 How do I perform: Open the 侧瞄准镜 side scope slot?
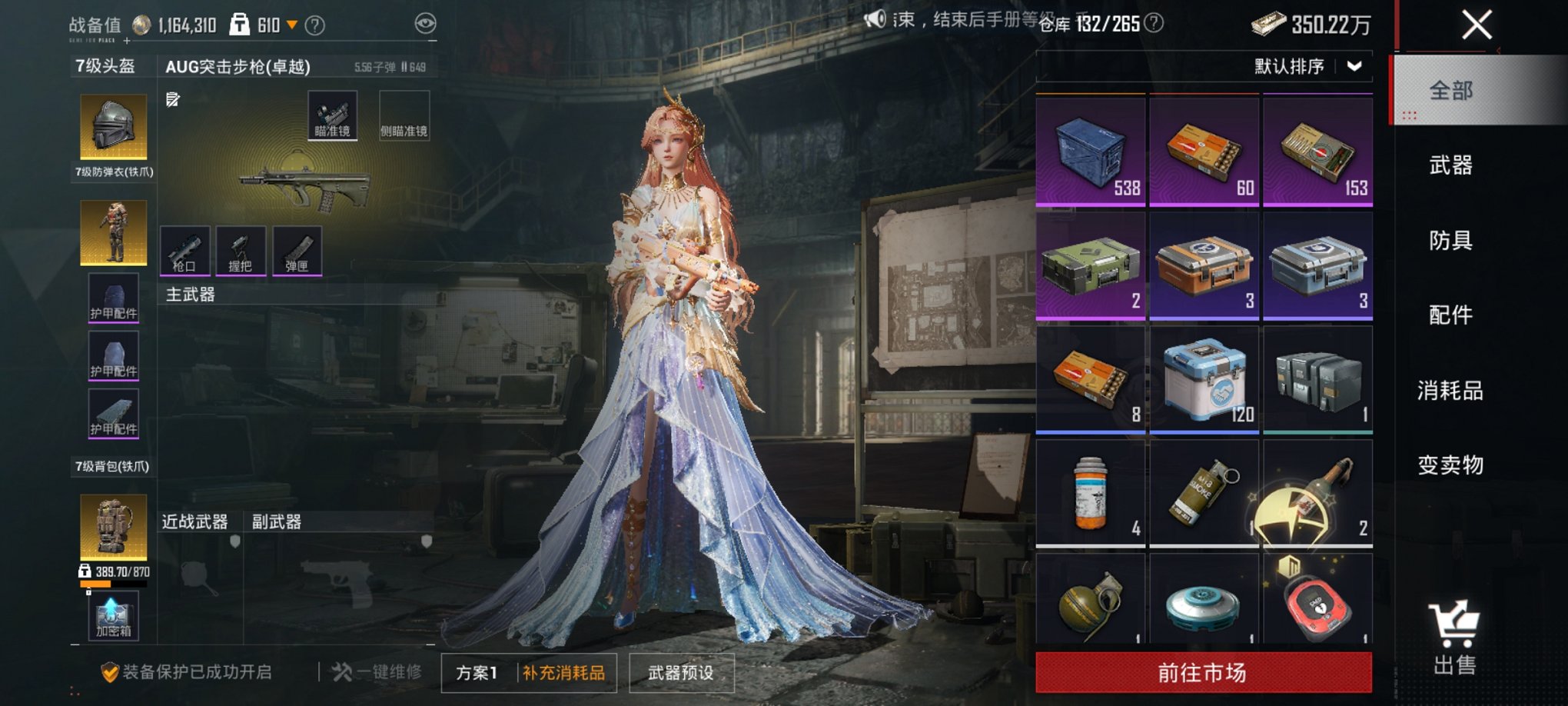point(405,114)
